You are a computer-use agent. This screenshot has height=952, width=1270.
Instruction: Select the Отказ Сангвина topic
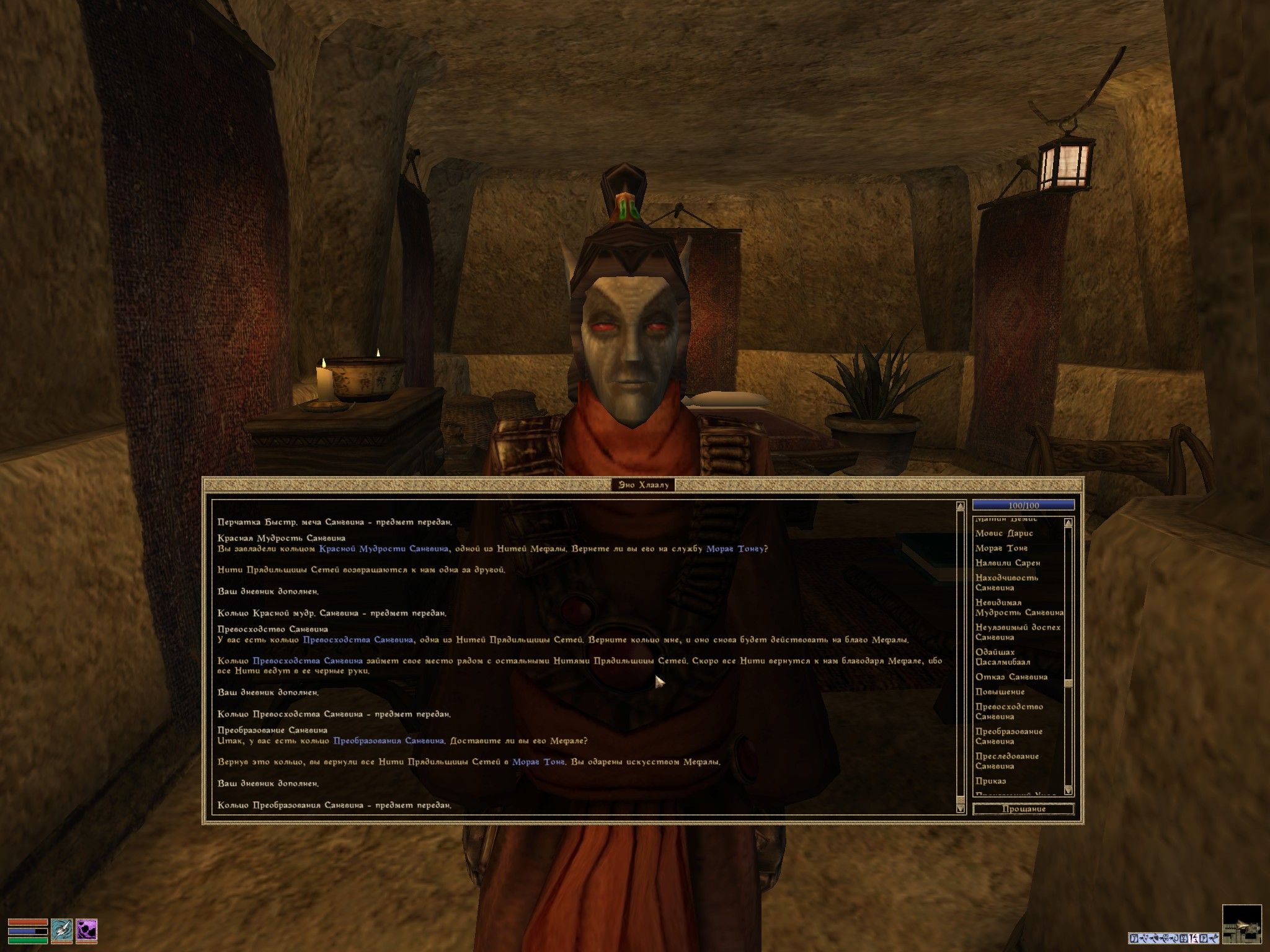(1011, 677)
